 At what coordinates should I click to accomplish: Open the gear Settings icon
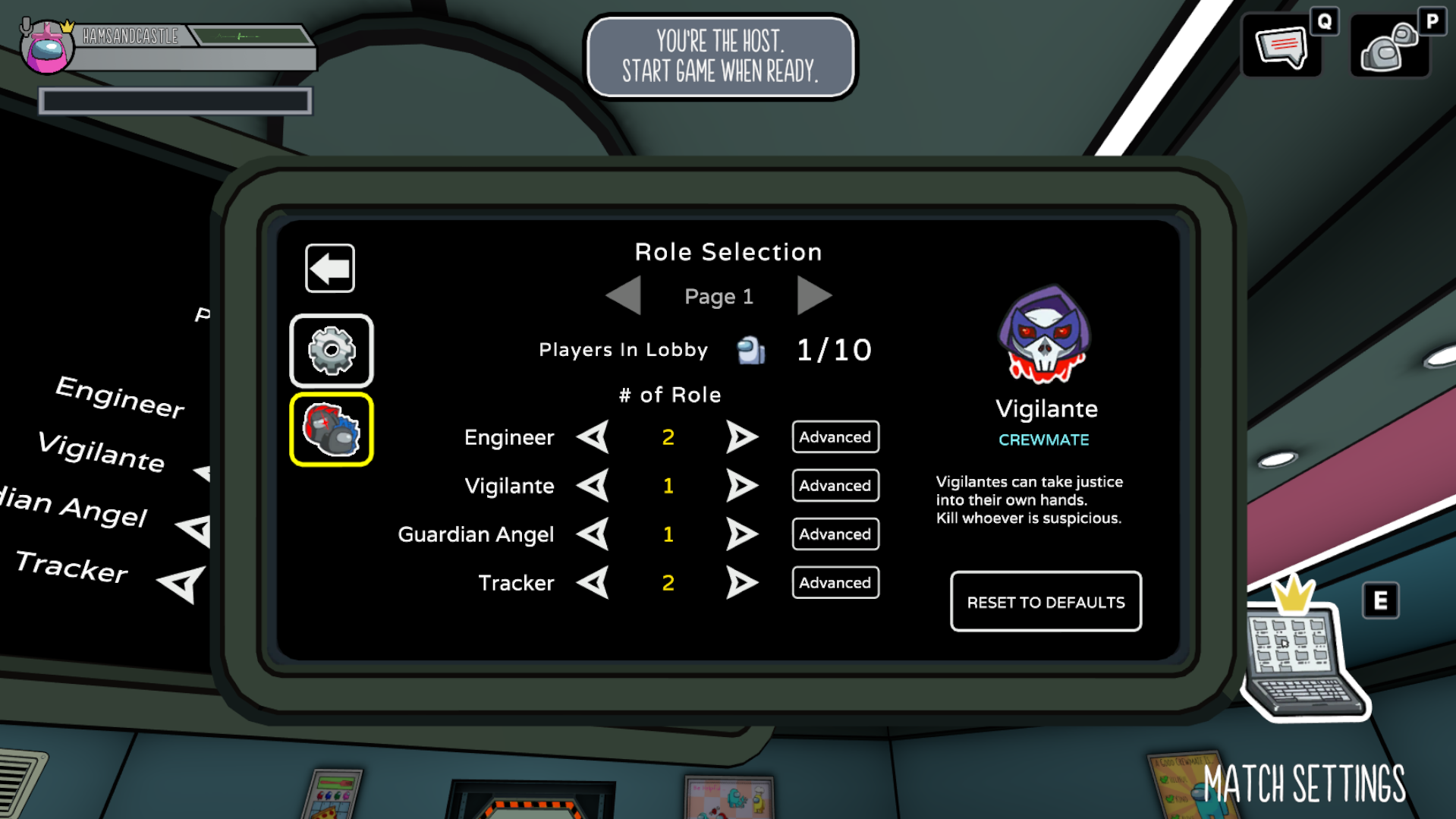coord(331,350)
